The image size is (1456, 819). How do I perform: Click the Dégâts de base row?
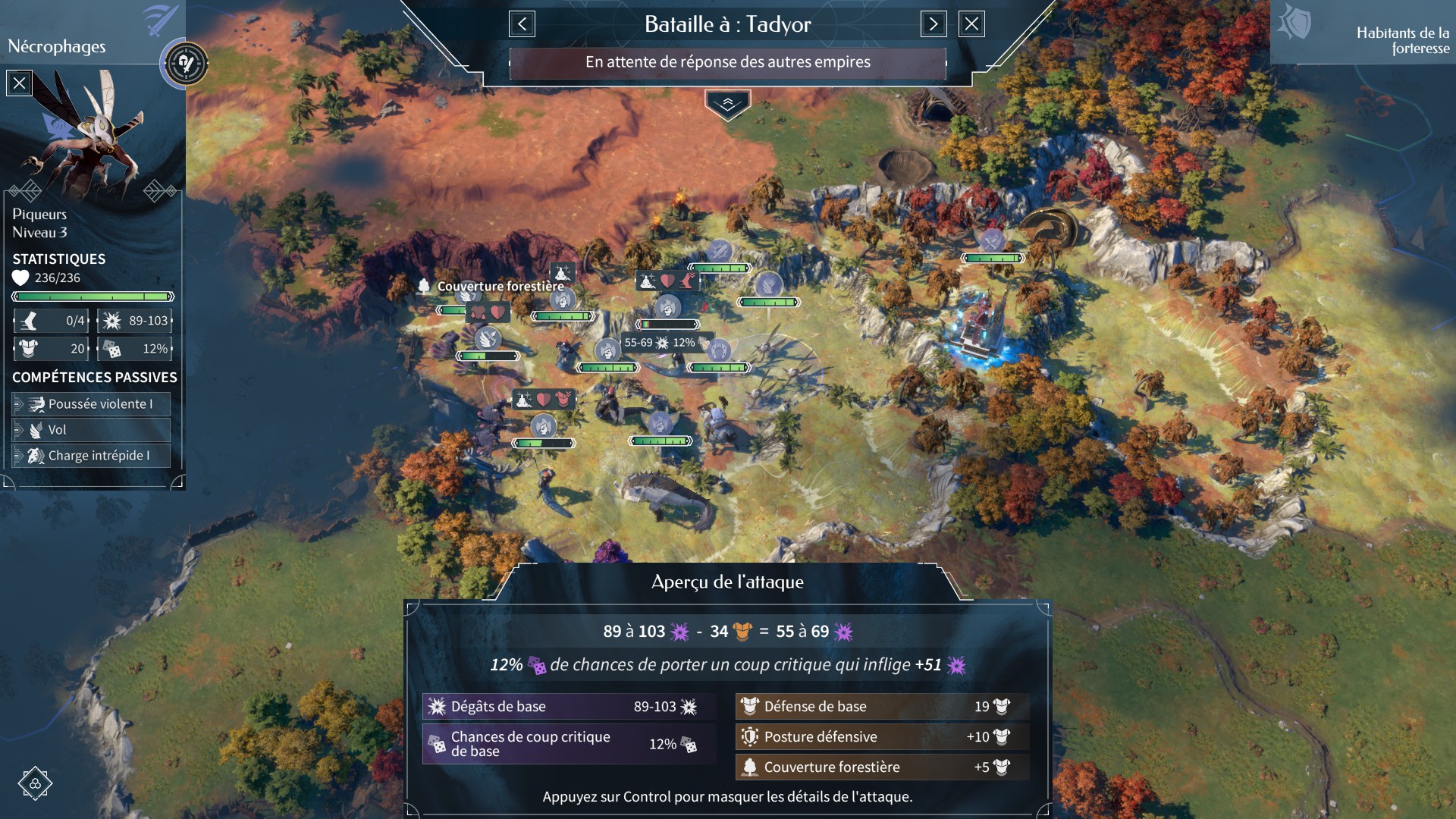point(568,707)
